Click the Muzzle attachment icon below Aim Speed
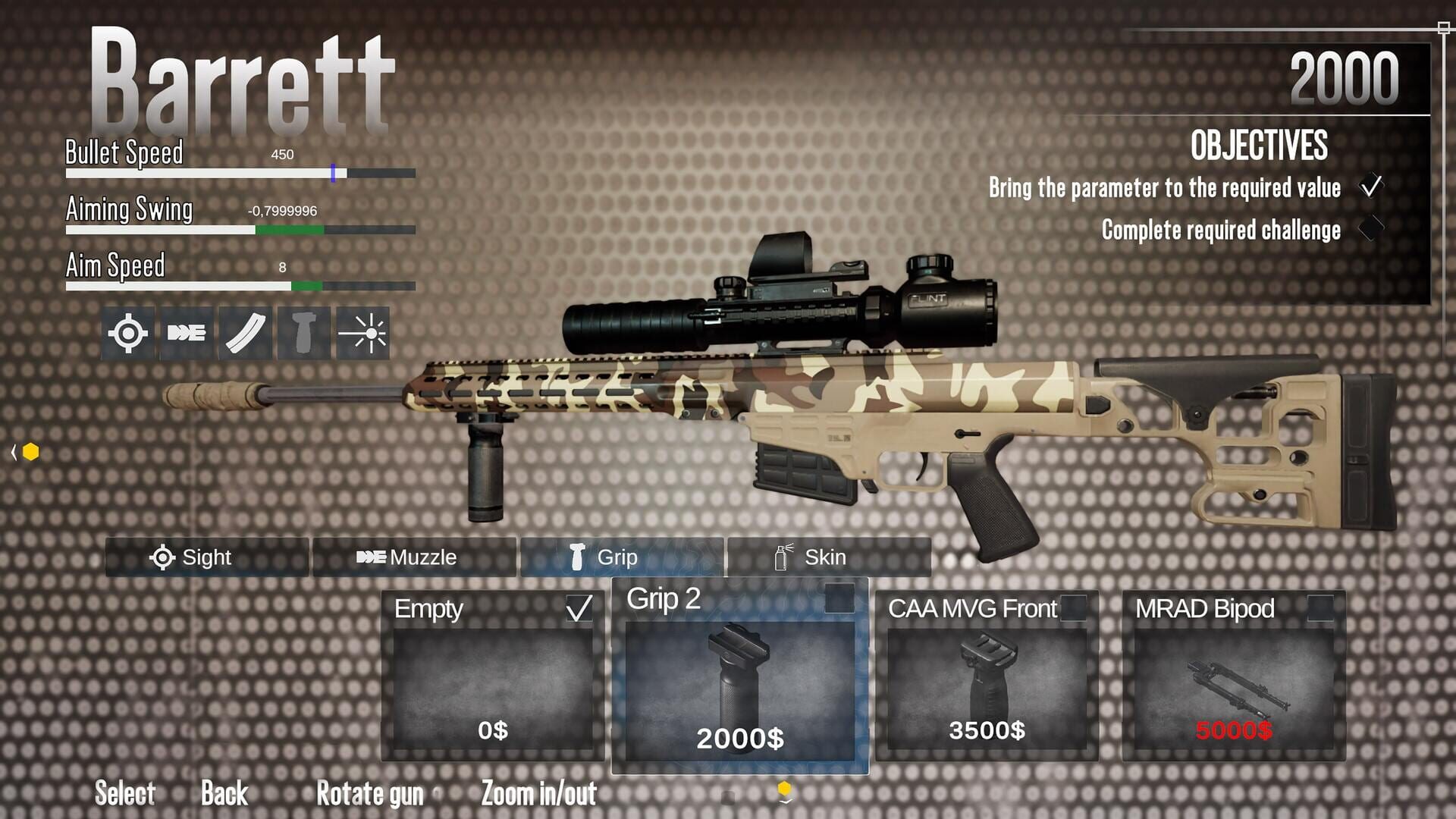 186,330
